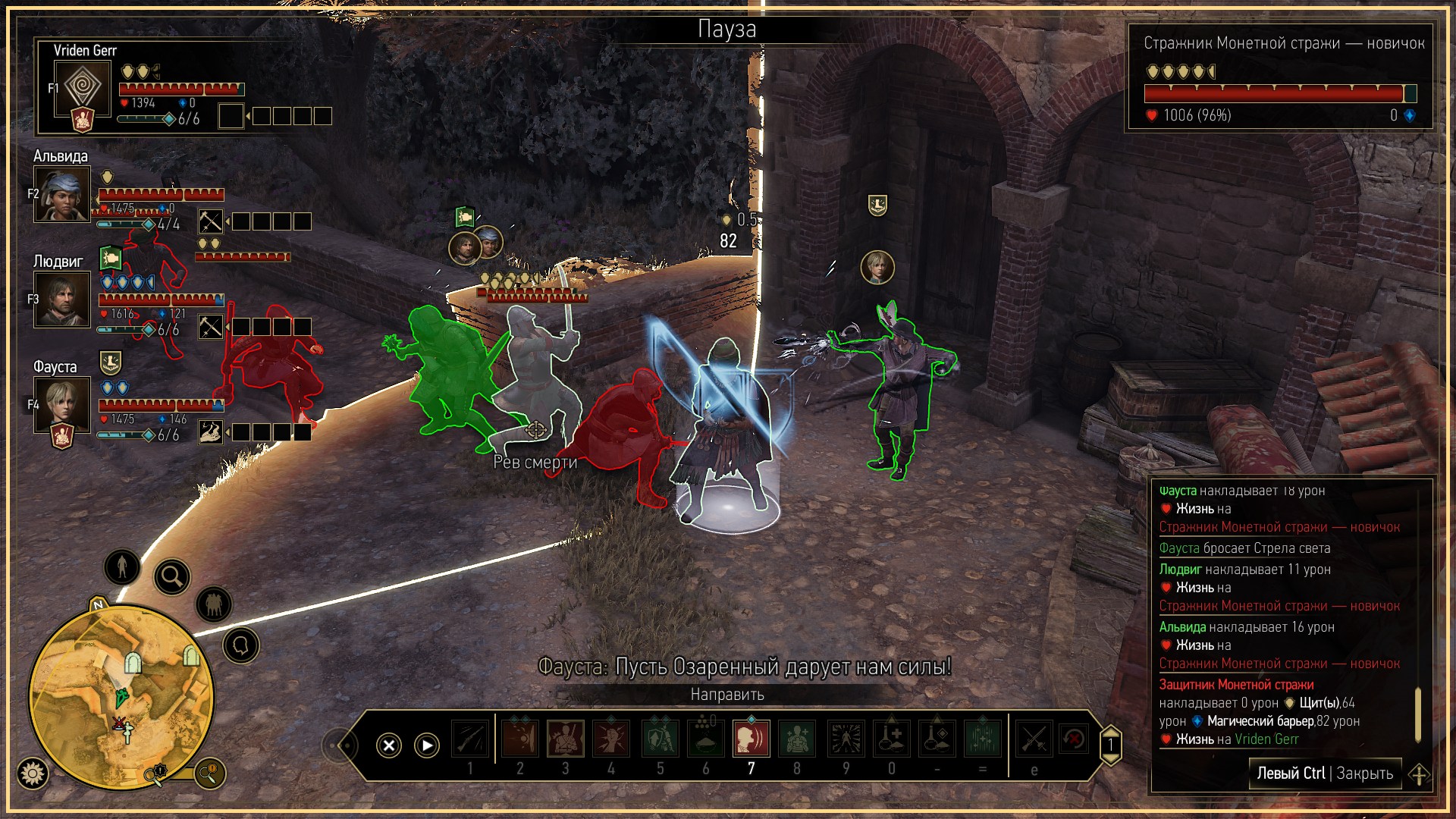1456x819 pixels.
Task: Resume combat with the play button
Action: point(427,745)
